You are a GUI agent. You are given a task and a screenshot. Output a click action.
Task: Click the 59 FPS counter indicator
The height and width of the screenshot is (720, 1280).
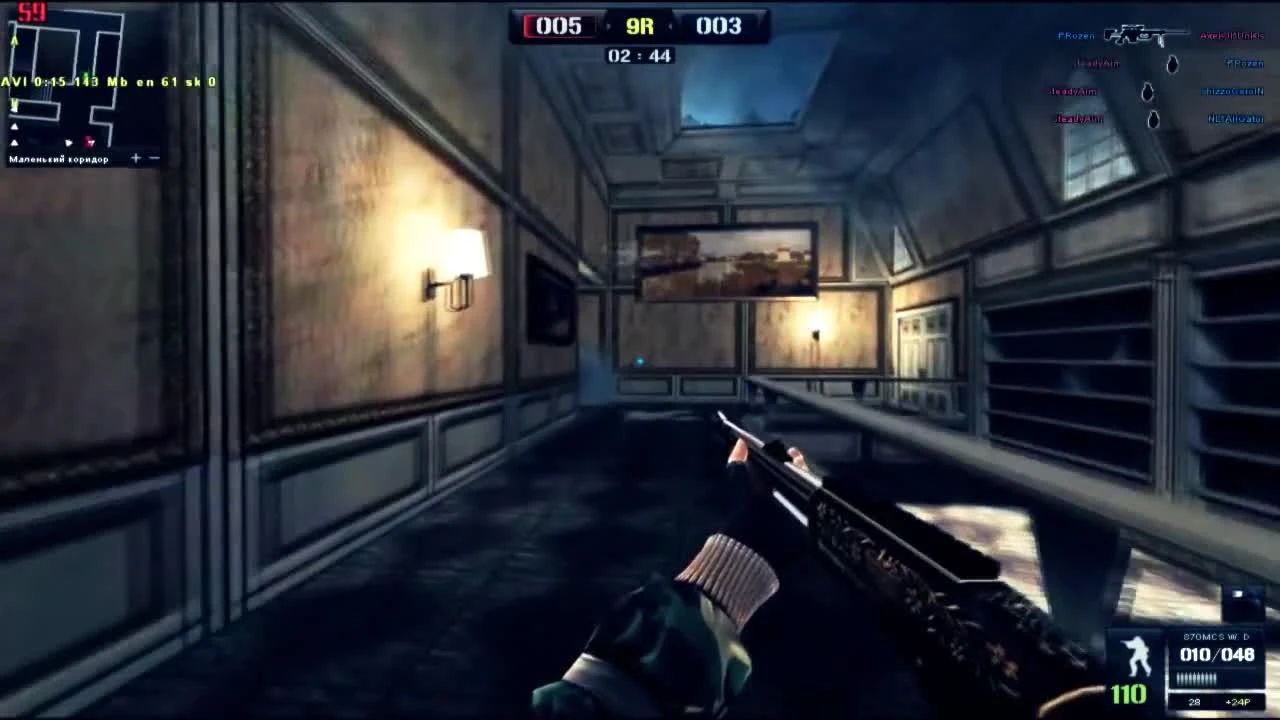[x=31, y=12]
